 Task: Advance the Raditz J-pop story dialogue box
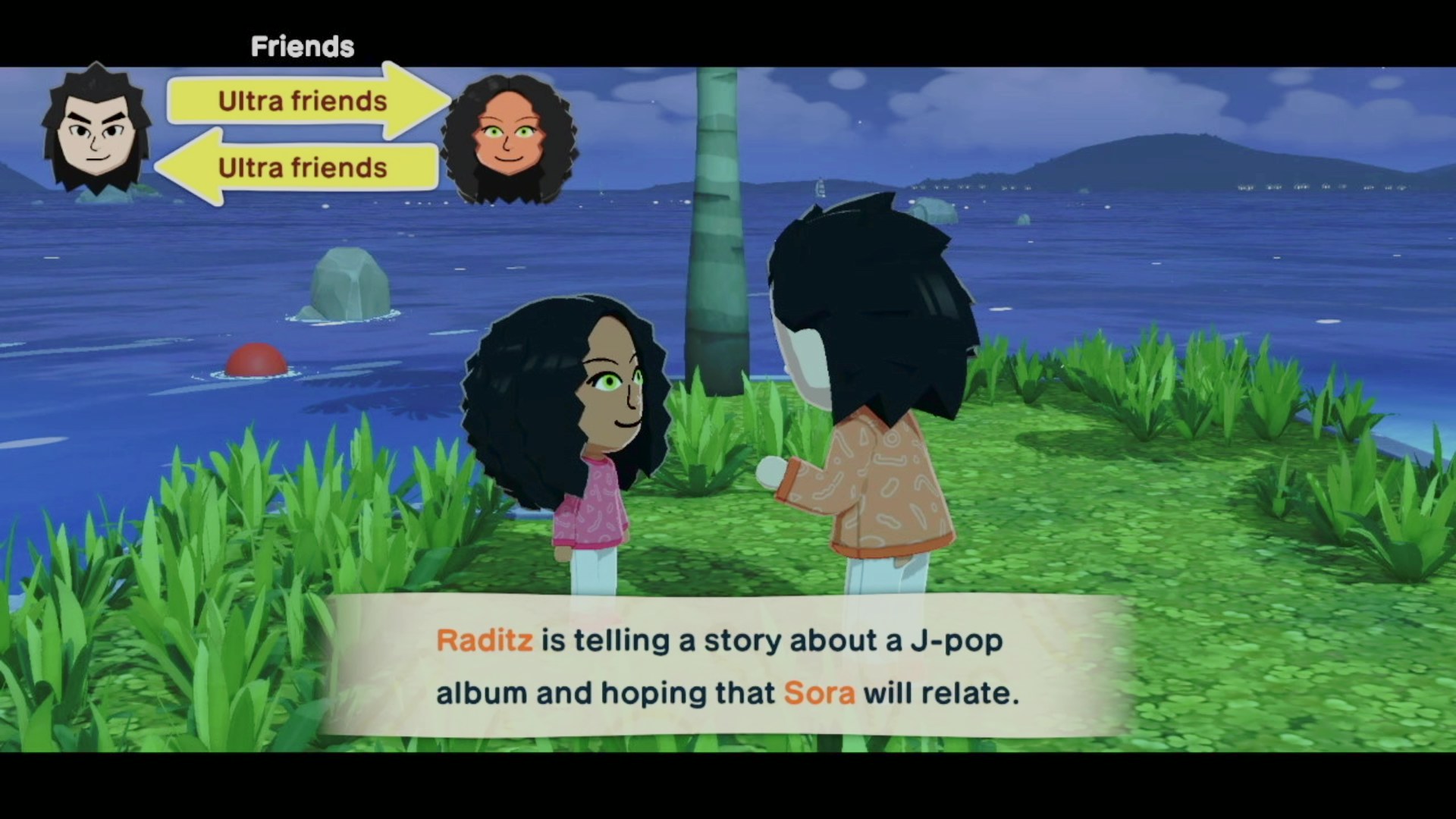[x=726, y=667]
